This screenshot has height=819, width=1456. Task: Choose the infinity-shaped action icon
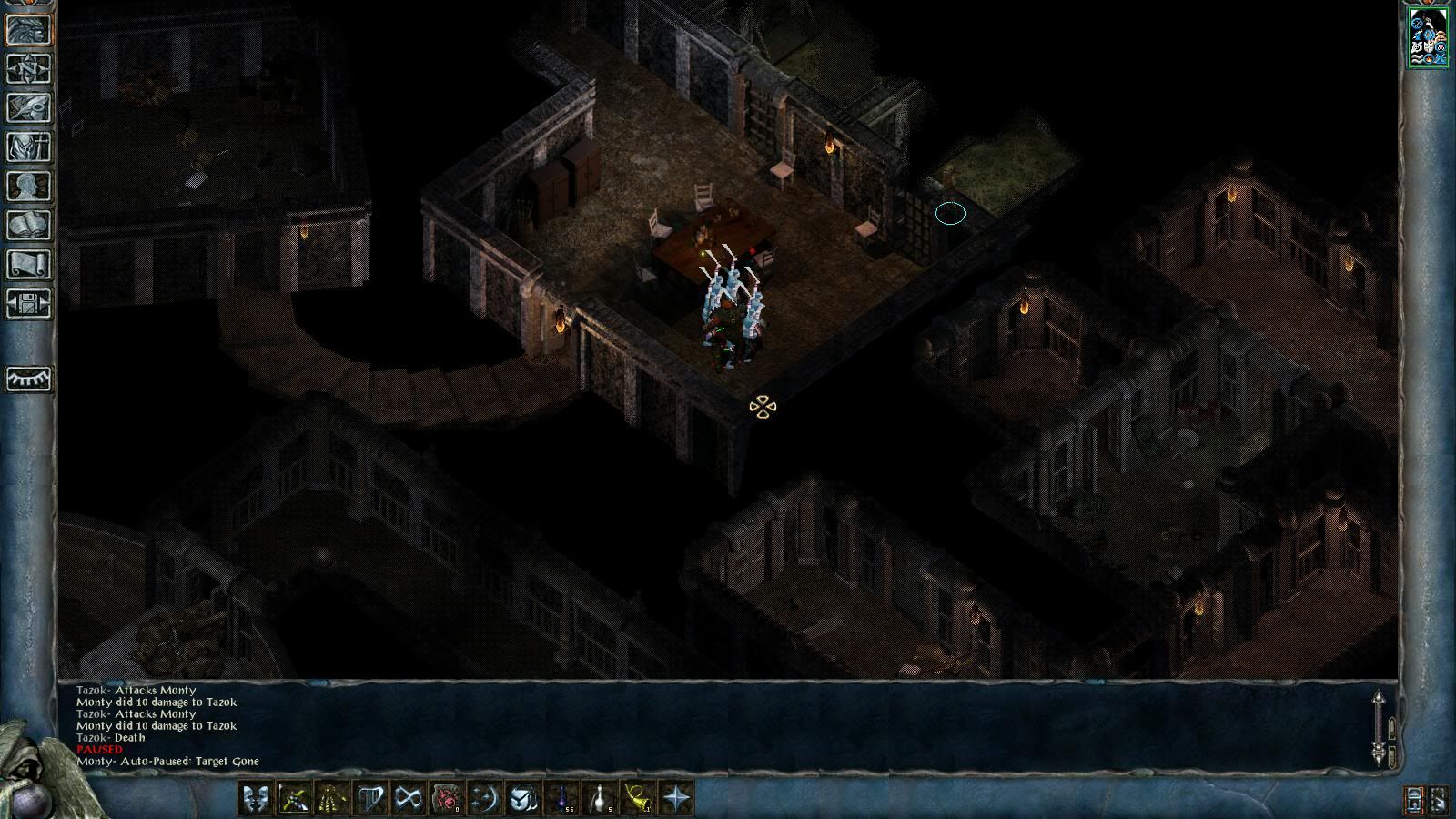408,799
